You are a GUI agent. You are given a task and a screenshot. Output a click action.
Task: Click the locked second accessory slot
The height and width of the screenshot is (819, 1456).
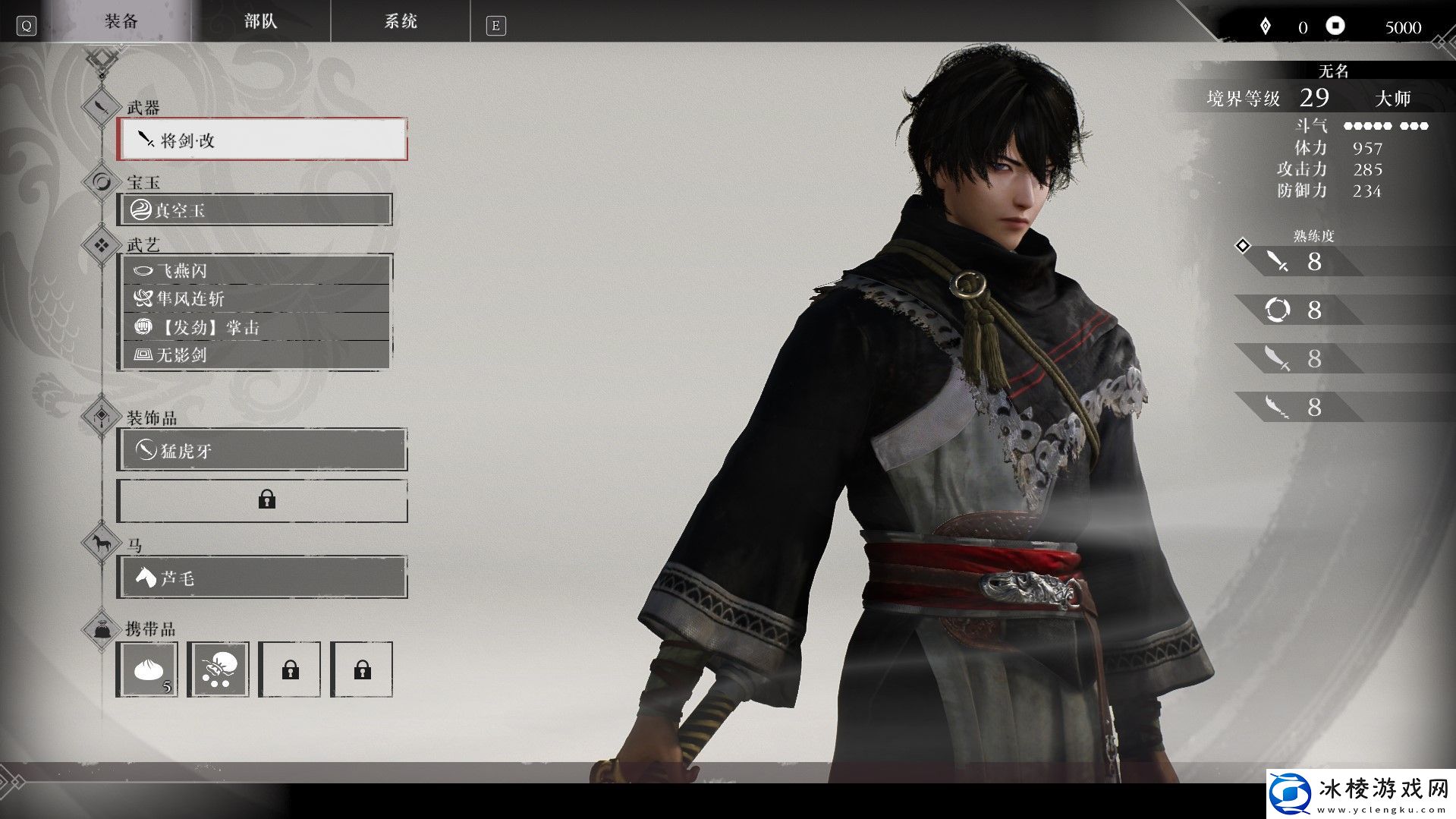[263, 500]
